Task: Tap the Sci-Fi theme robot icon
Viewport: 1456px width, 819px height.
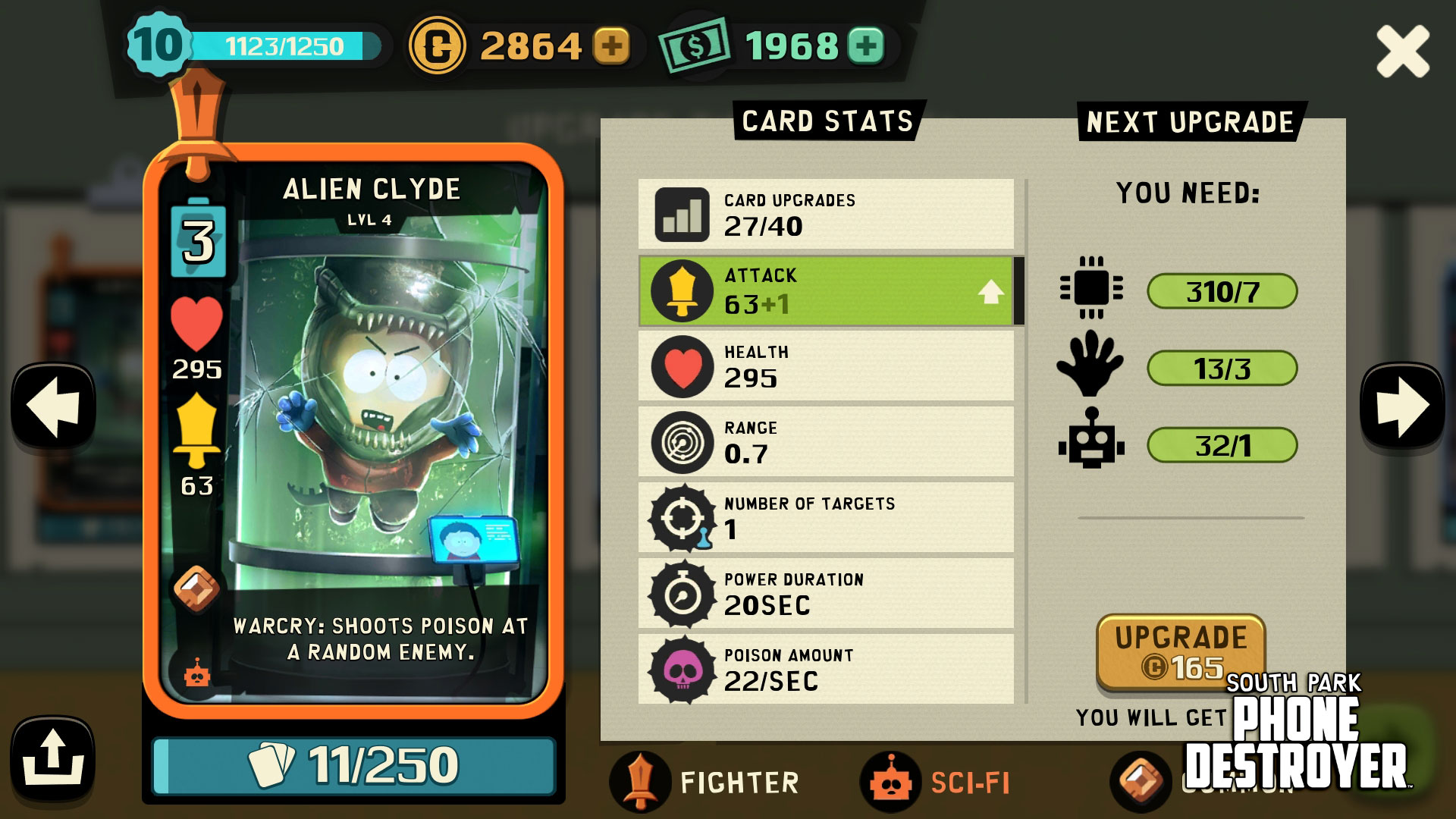Action: coord(891,783)
